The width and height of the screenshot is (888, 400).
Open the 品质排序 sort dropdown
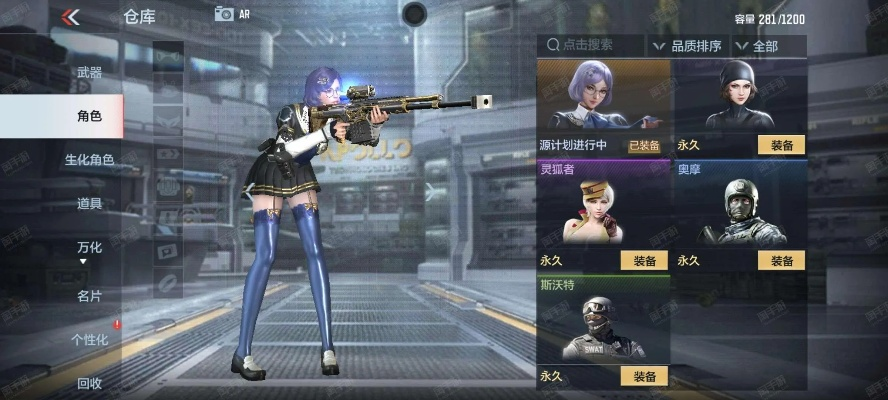click(x=687, y=45)
